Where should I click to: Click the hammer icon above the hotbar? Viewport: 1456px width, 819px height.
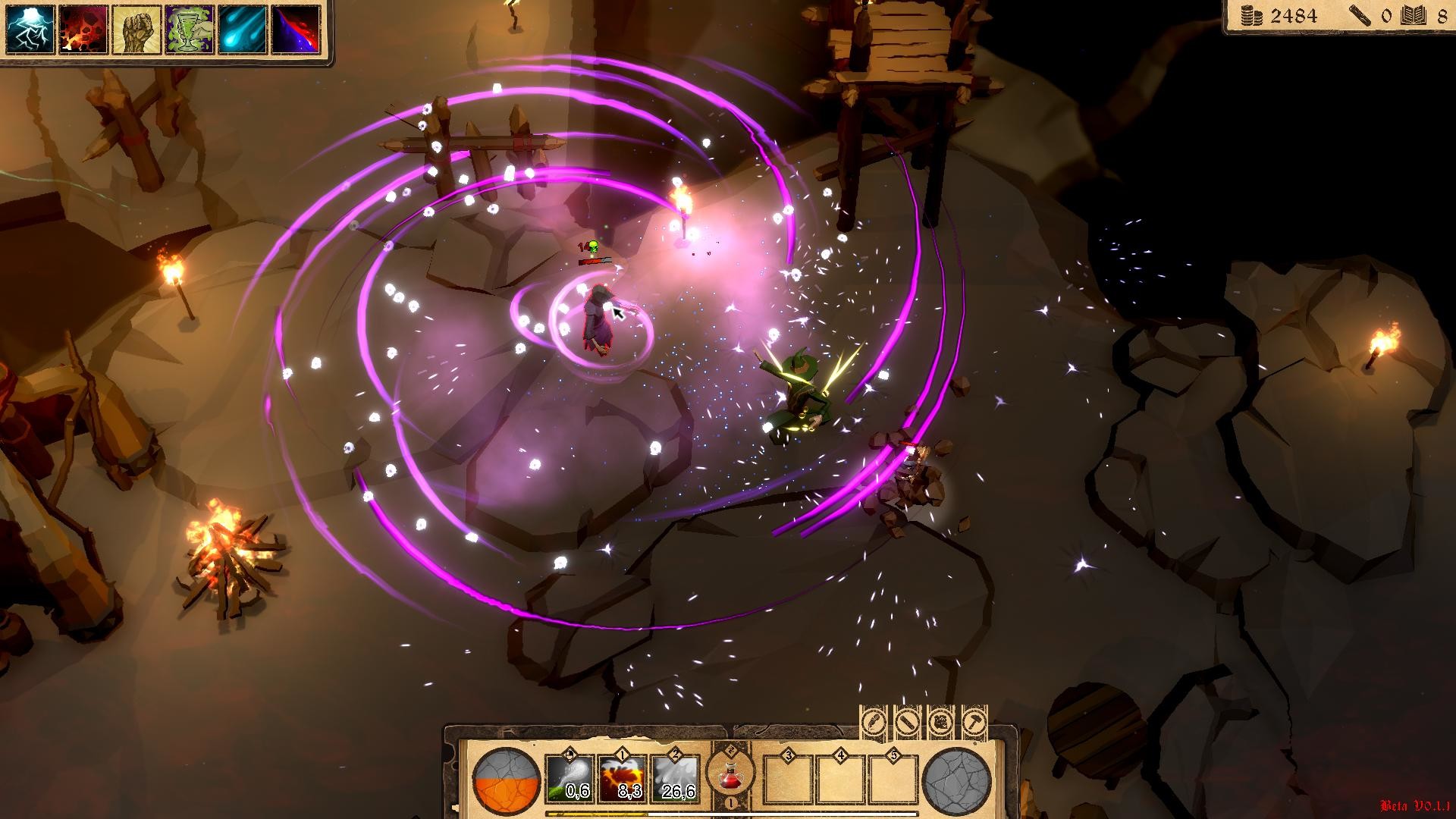(975, 720)
